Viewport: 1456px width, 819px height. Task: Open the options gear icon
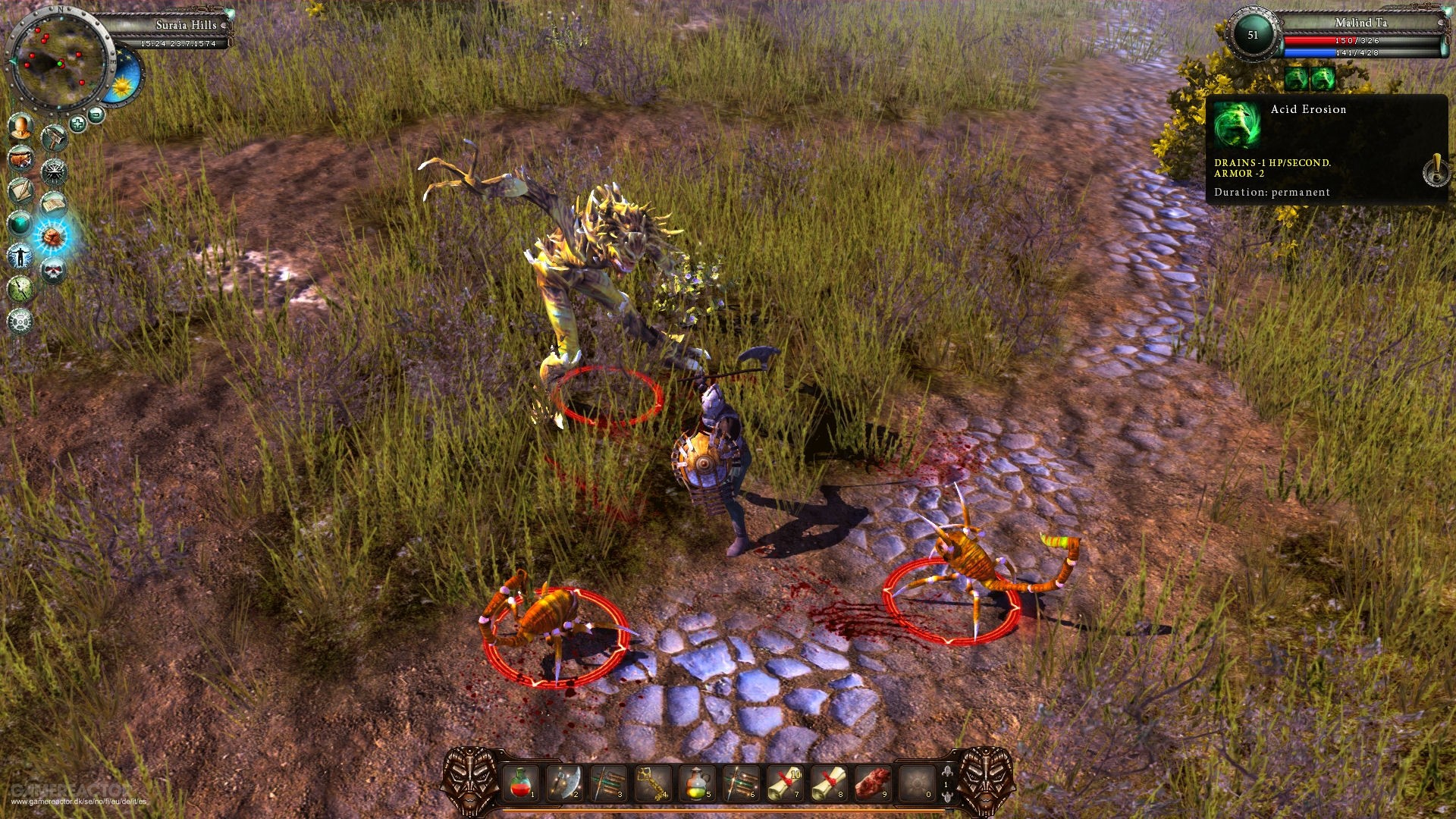(x=20, y=322)
